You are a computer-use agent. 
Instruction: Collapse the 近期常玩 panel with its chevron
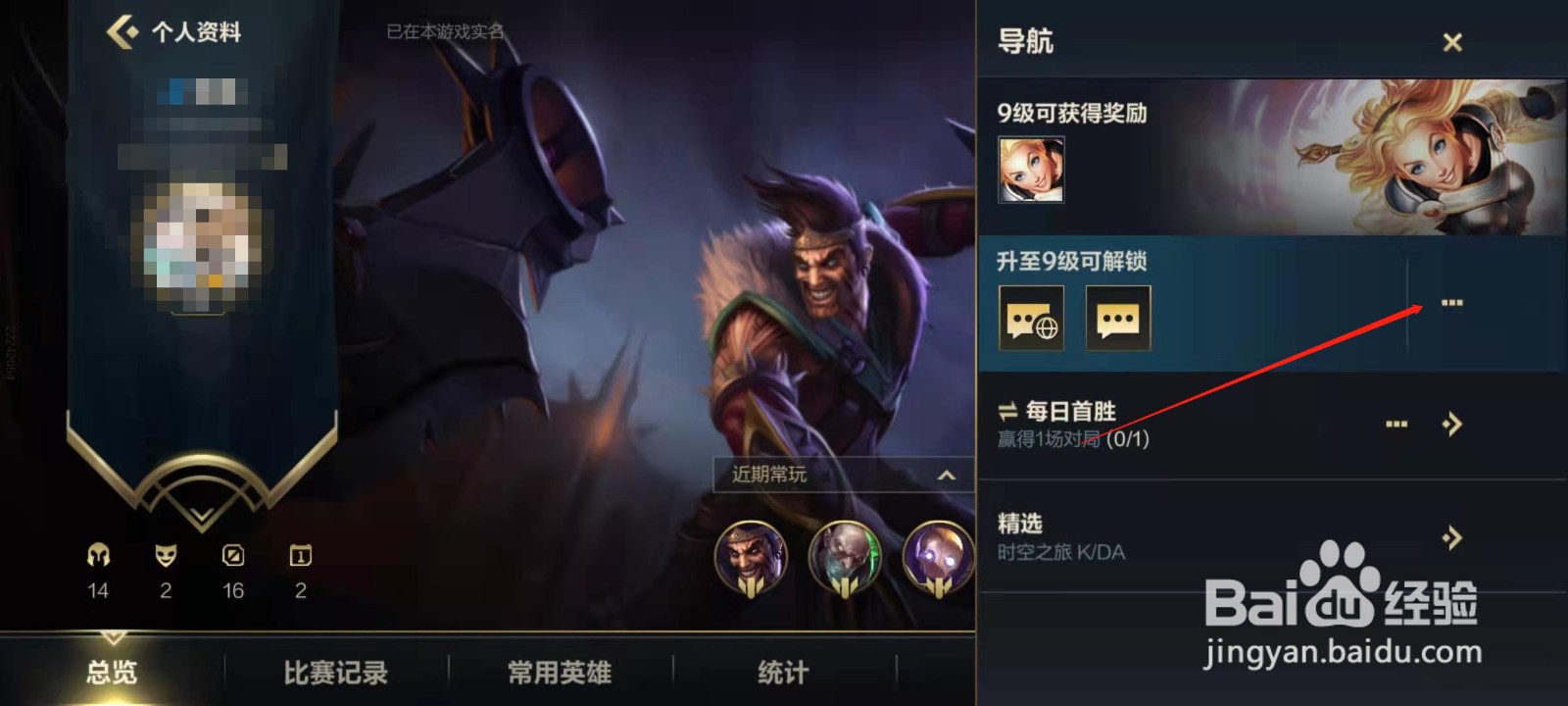click(x=946, y=476)
